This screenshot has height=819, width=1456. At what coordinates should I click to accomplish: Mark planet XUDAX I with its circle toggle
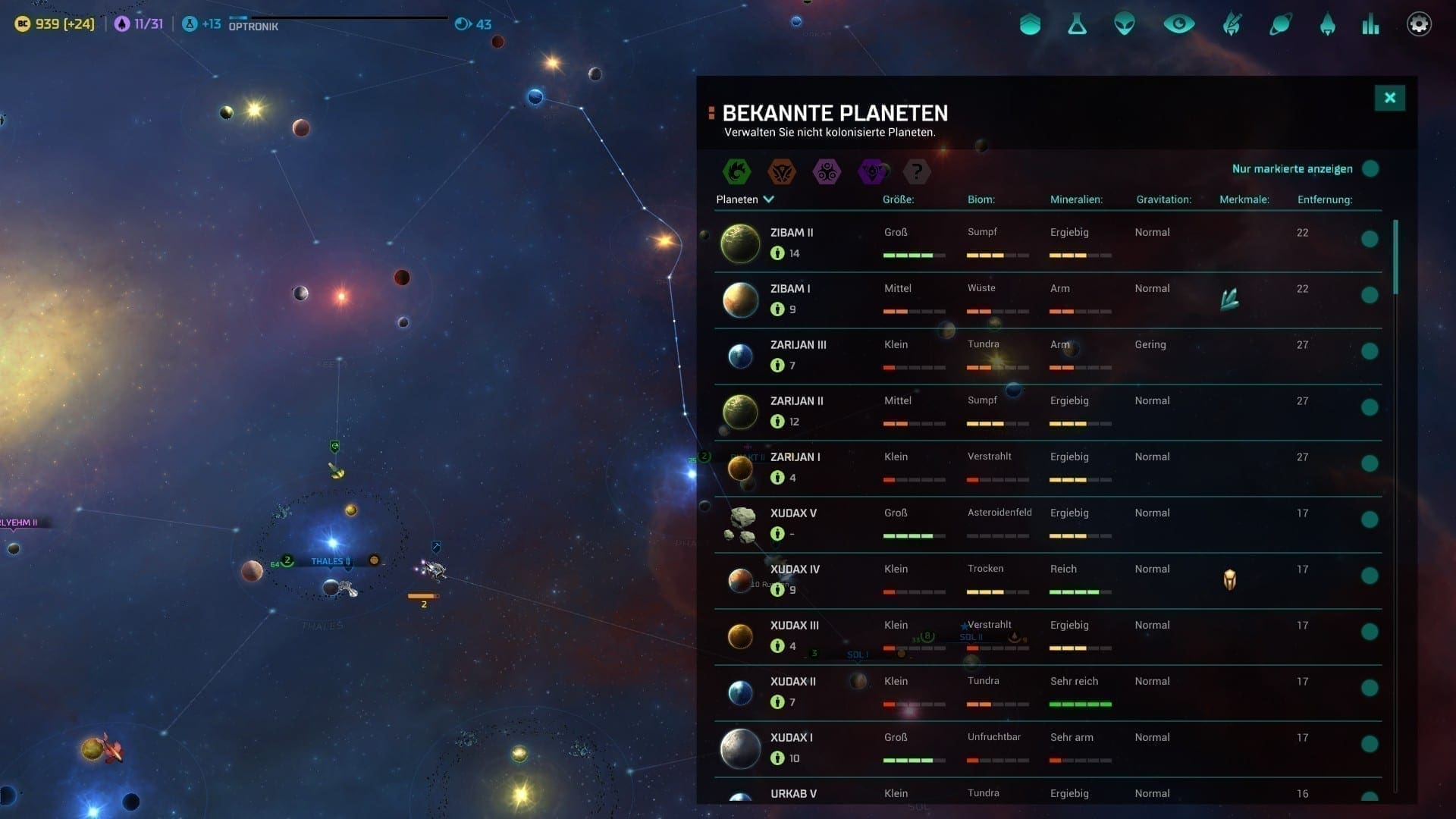[x=1369, y=744]
